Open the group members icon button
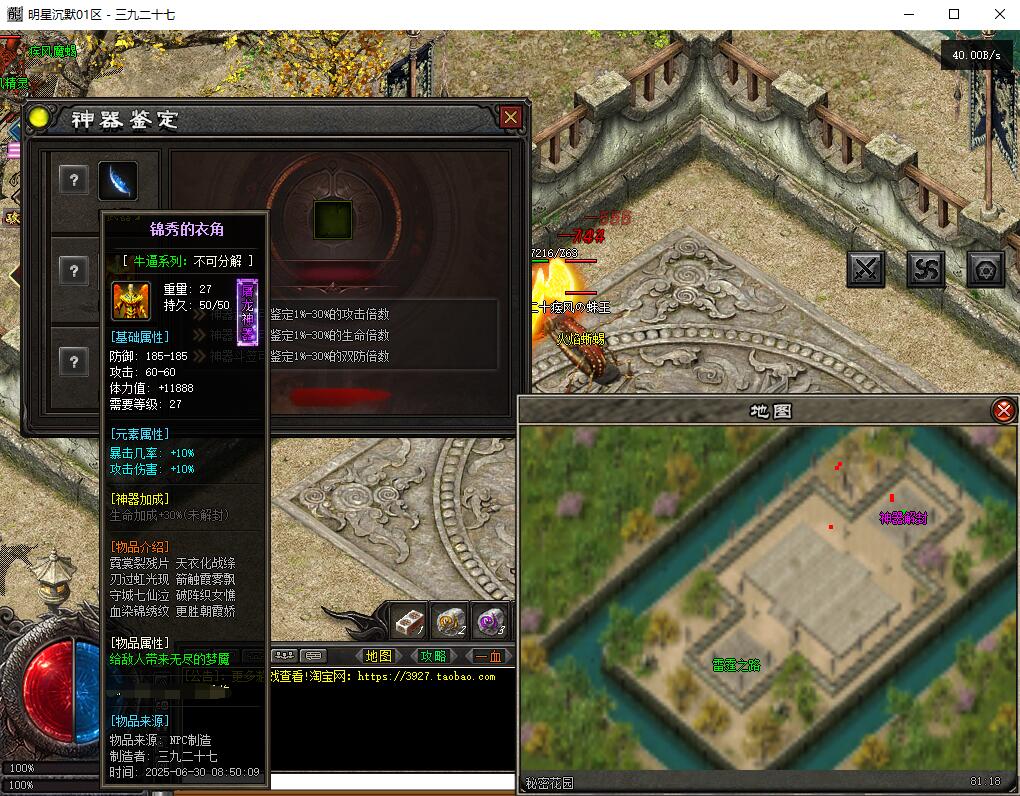Image resolution: width=1020 pixels, height=796 pixels. [x=284, y=656]
